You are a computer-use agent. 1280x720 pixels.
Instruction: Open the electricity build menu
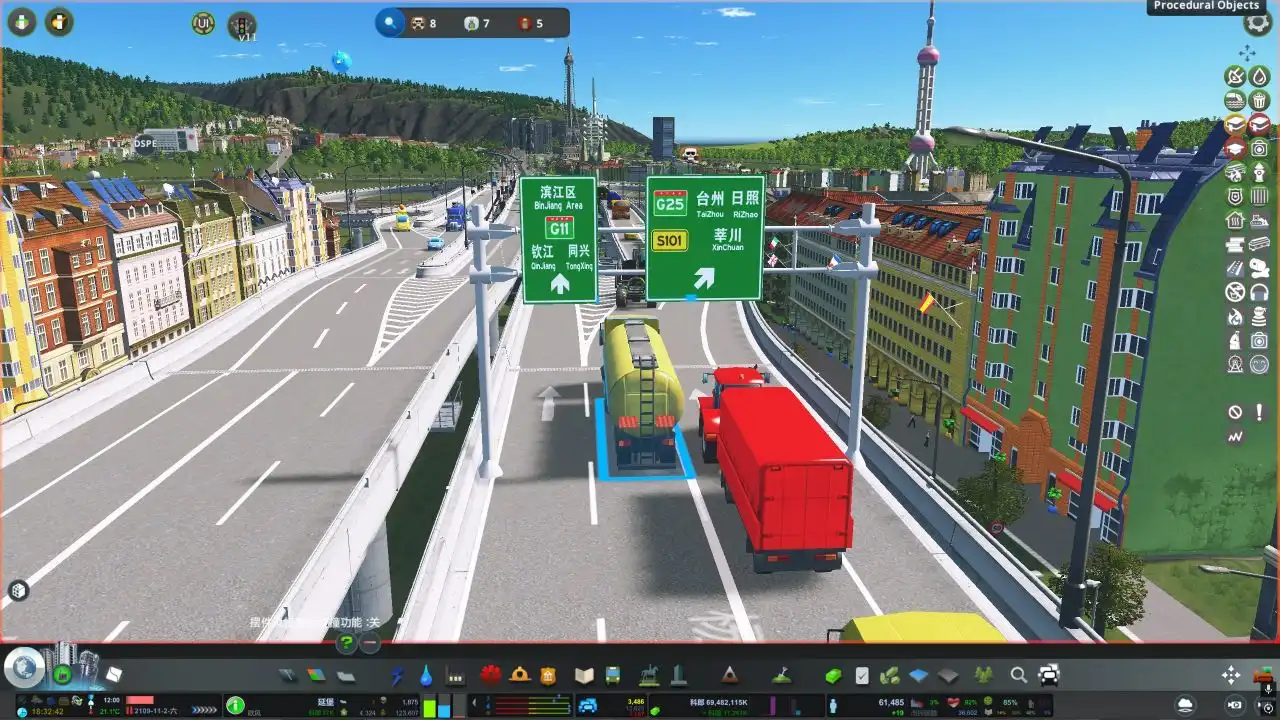tap(397, 676)
